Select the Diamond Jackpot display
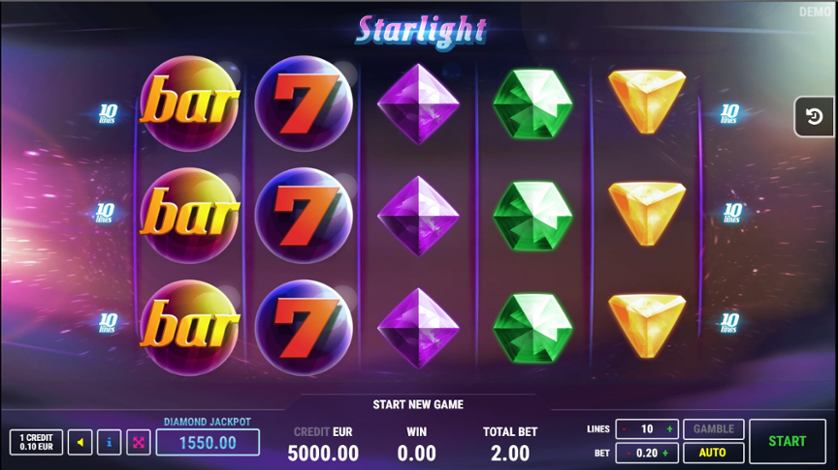Screen dimensions: 838x470 point(207,442)
